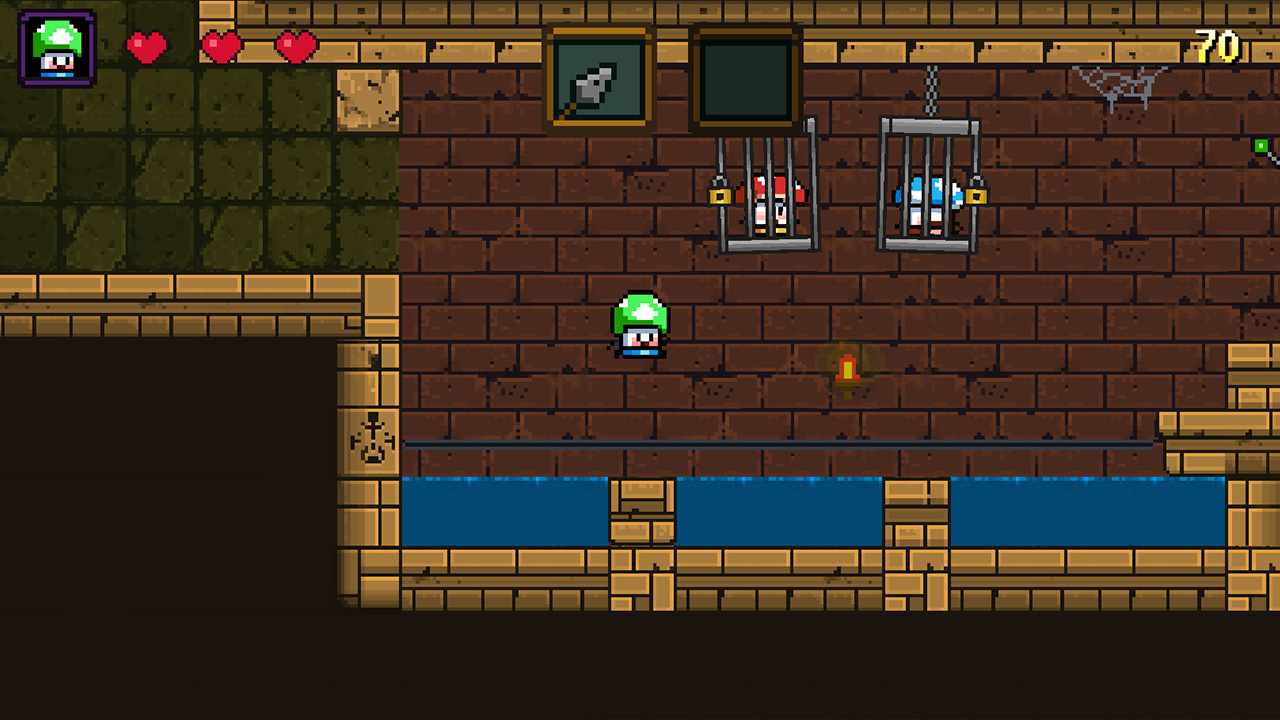Open the left cage holding the red character
The height and width of the screenshot is (720, 1280).
[x=768, y=190]
